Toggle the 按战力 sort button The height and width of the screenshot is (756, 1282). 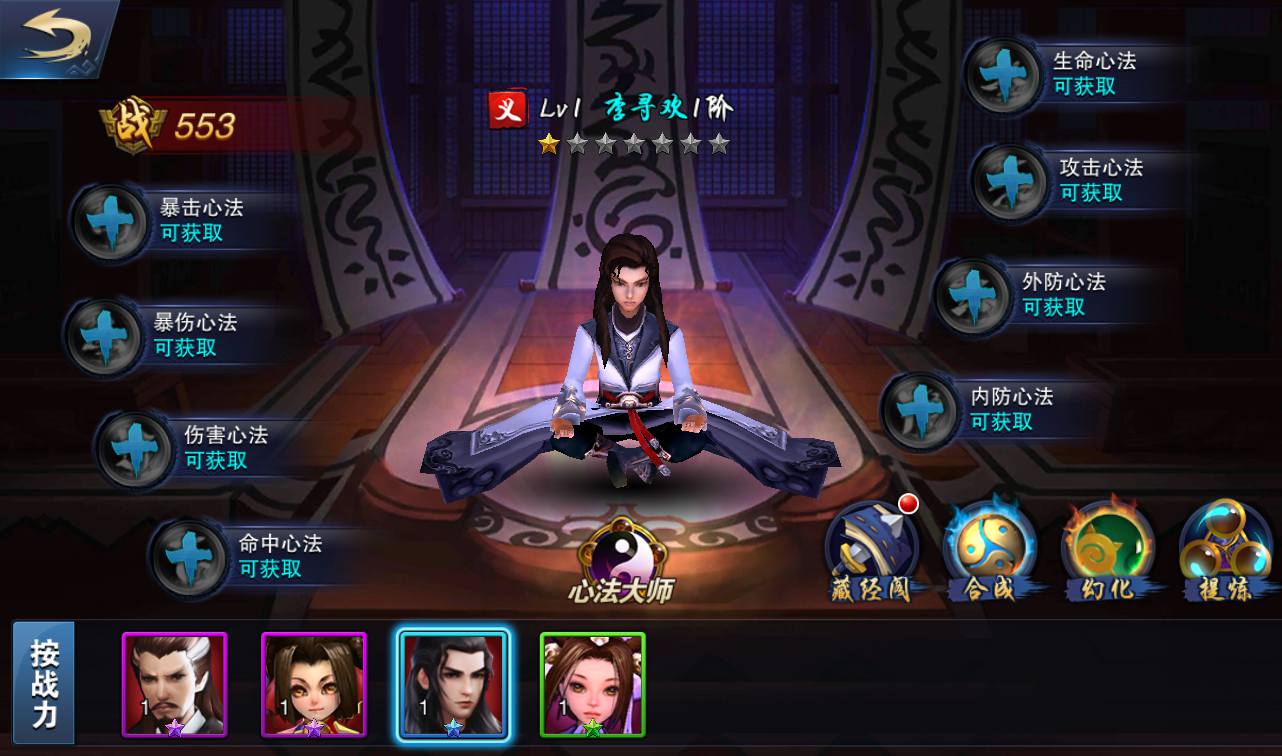click(45, 683)
